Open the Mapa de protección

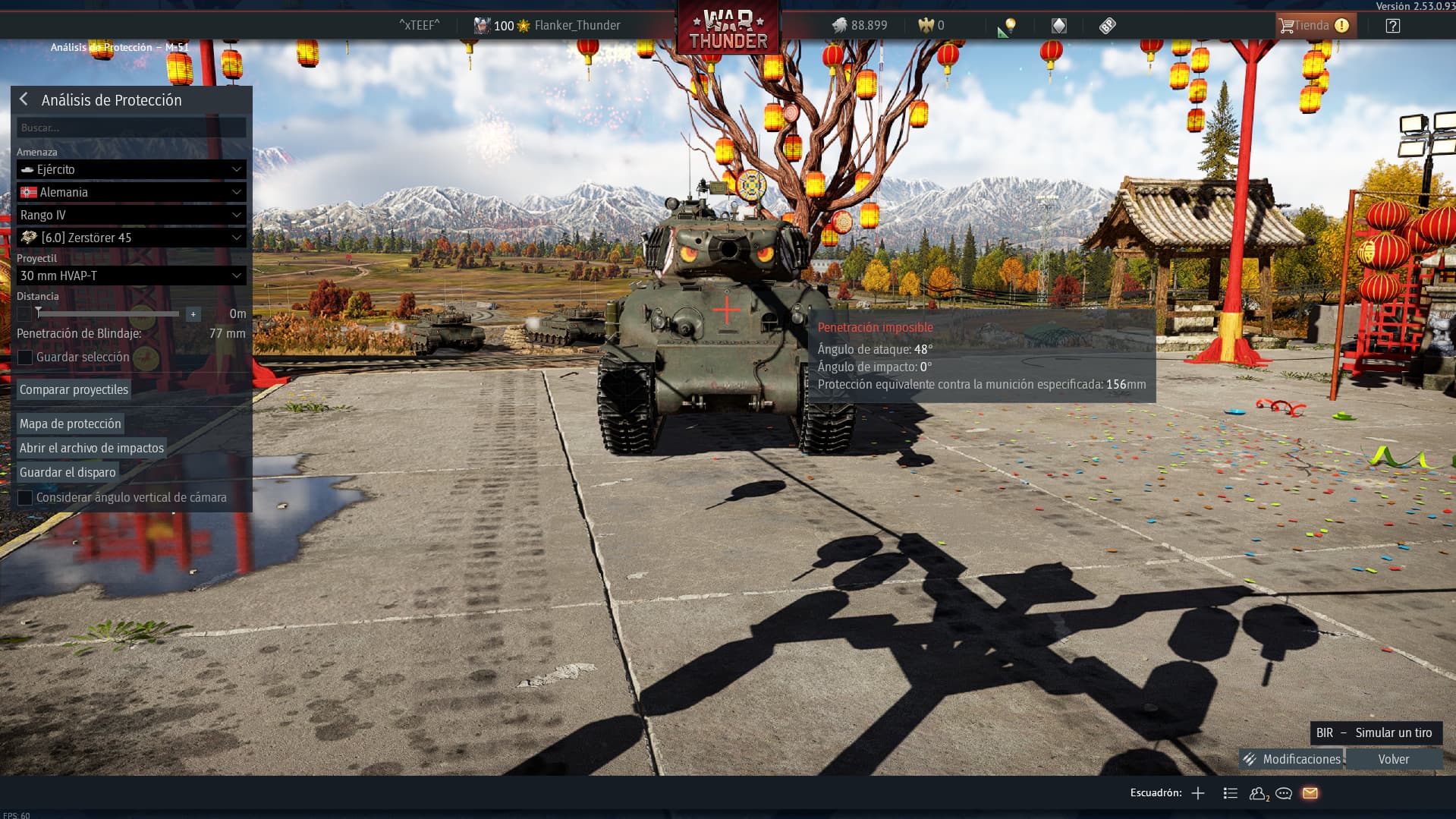point(70,424)
